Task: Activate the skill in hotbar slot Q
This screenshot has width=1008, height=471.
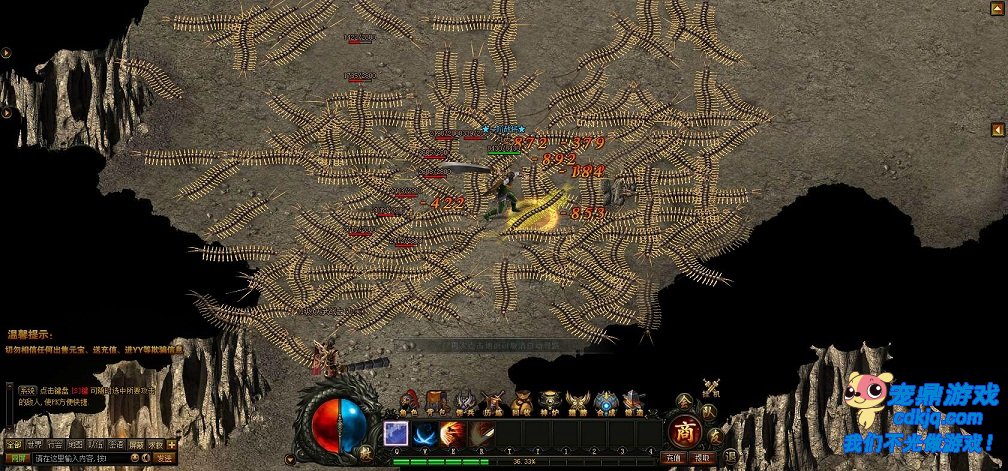Action: (x=395, y=433)
